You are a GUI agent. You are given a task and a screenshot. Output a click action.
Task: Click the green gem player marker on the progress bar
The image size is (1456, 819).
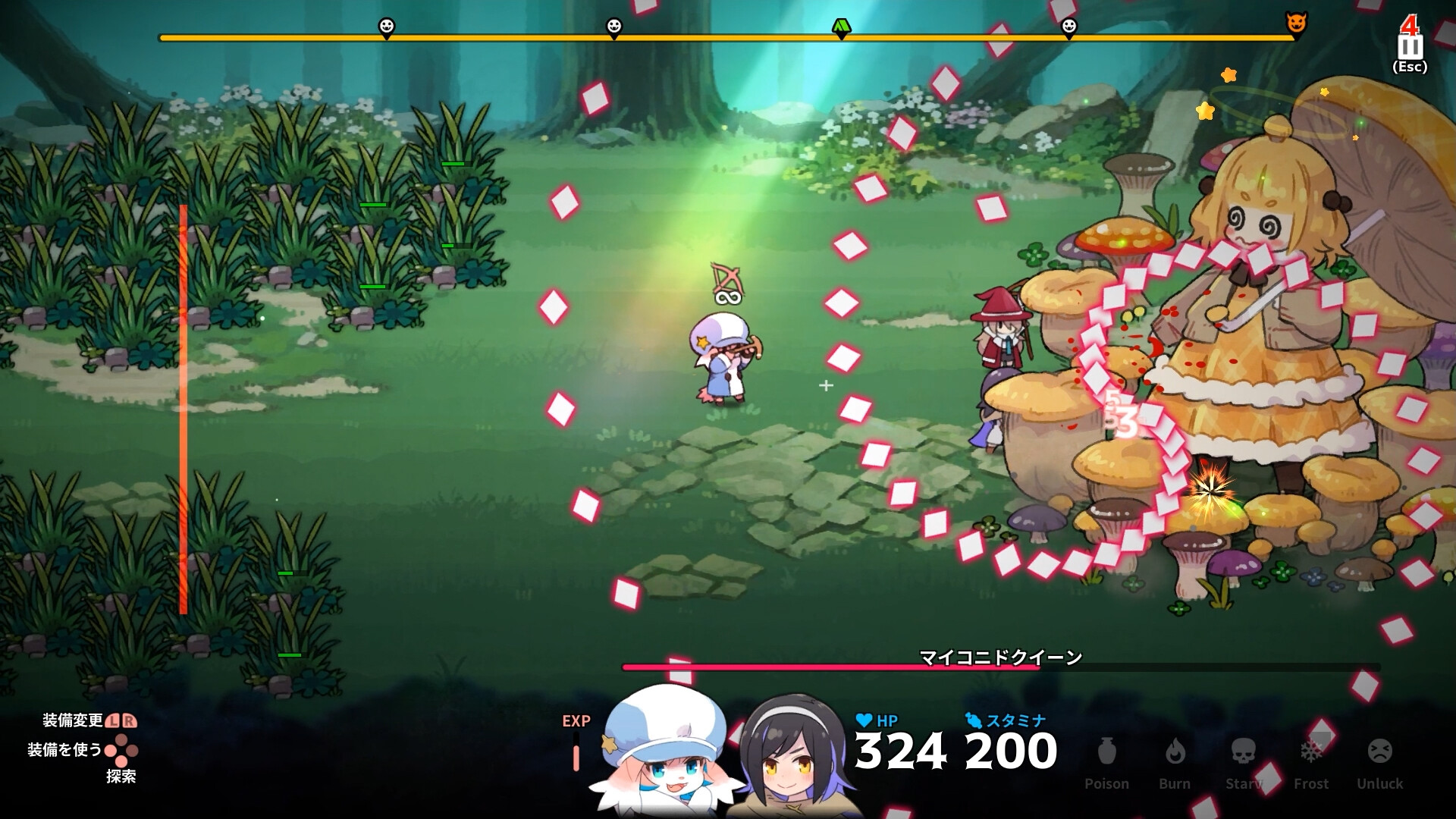tap(840, 25)
